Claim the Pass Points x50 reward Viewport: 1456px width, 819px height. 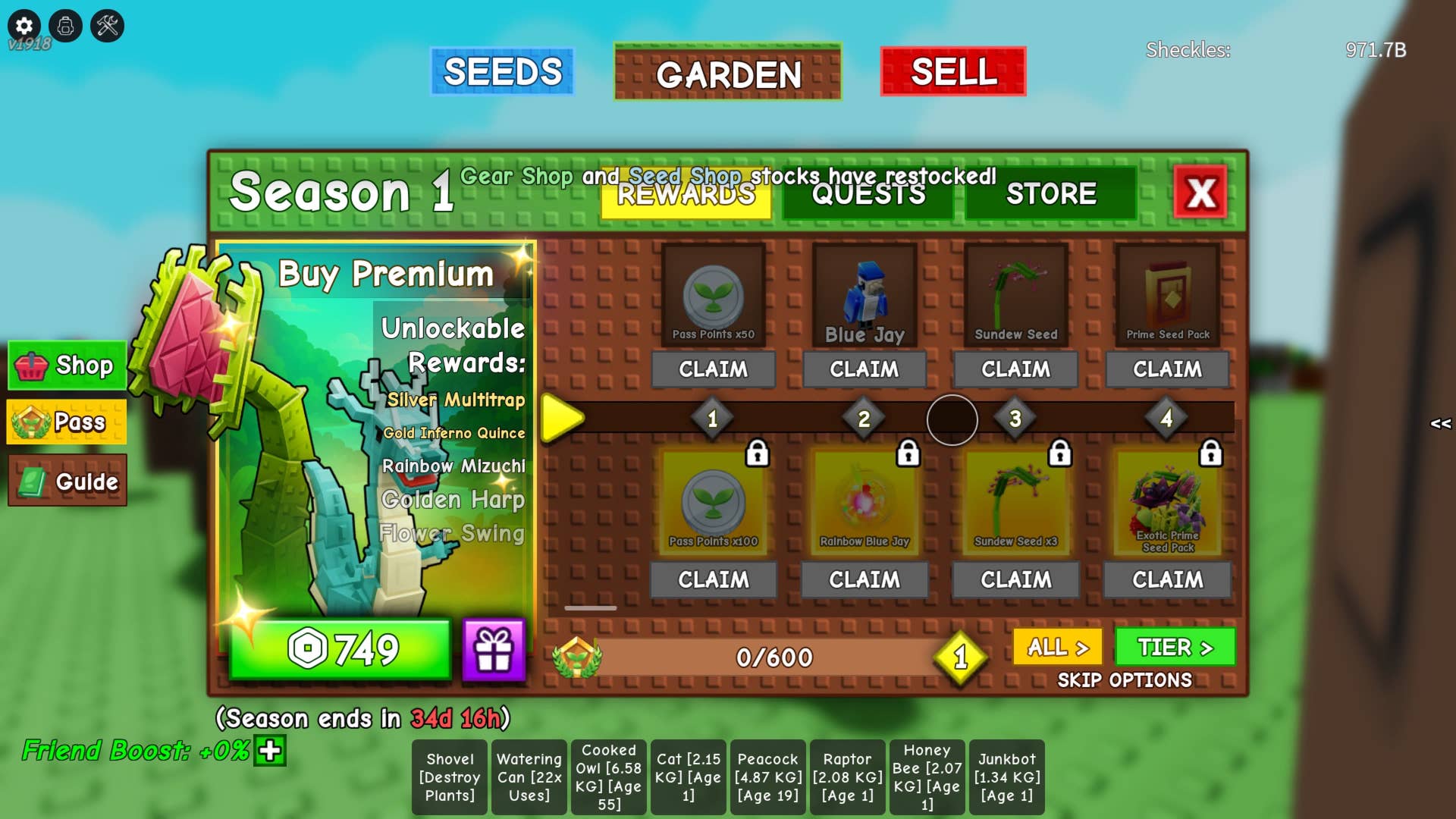[x=713, y=369]
